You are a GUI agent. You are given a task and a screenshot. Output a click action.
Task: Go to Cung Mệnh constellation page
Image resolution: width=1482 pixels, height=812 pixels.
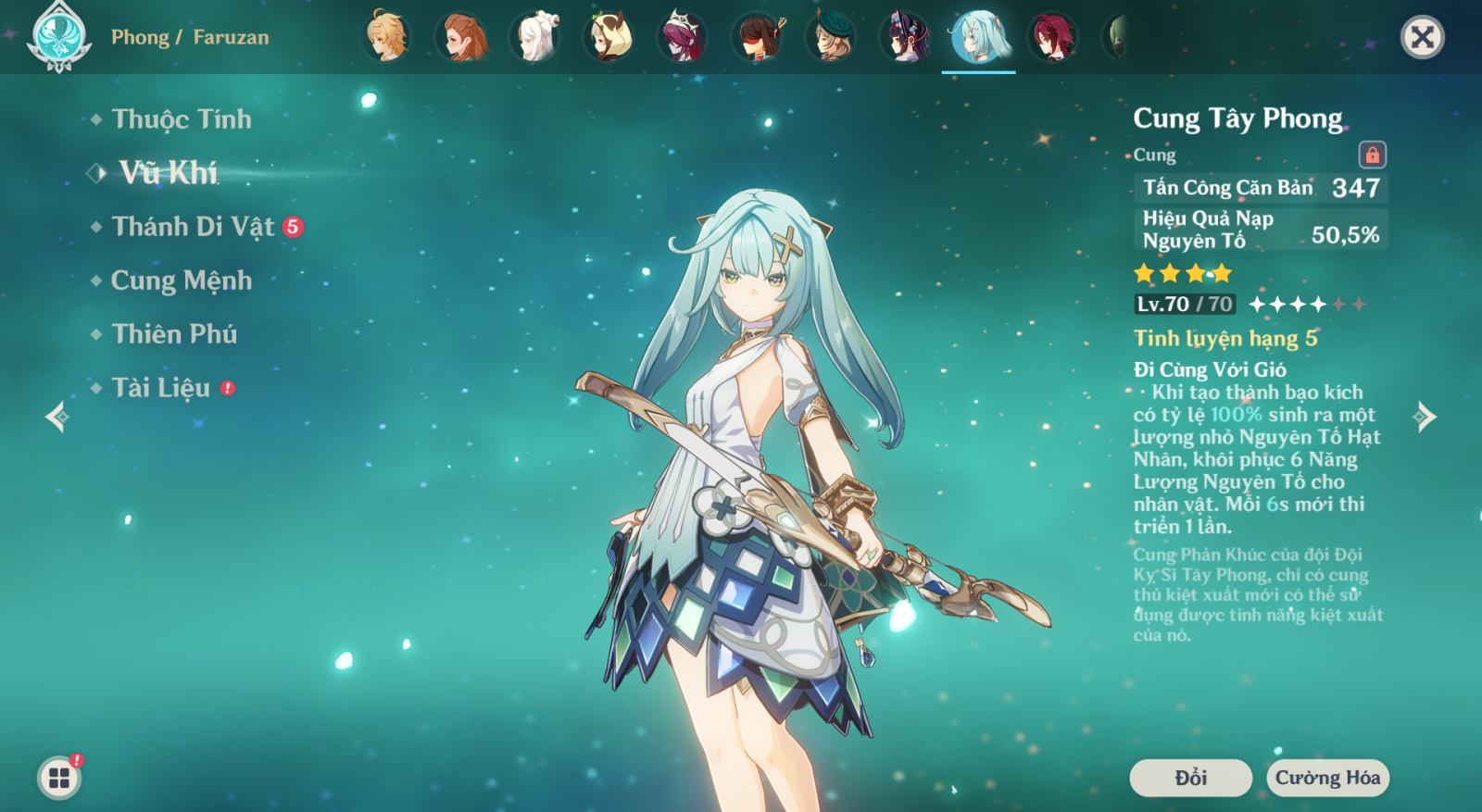click(x=181, y=281)
